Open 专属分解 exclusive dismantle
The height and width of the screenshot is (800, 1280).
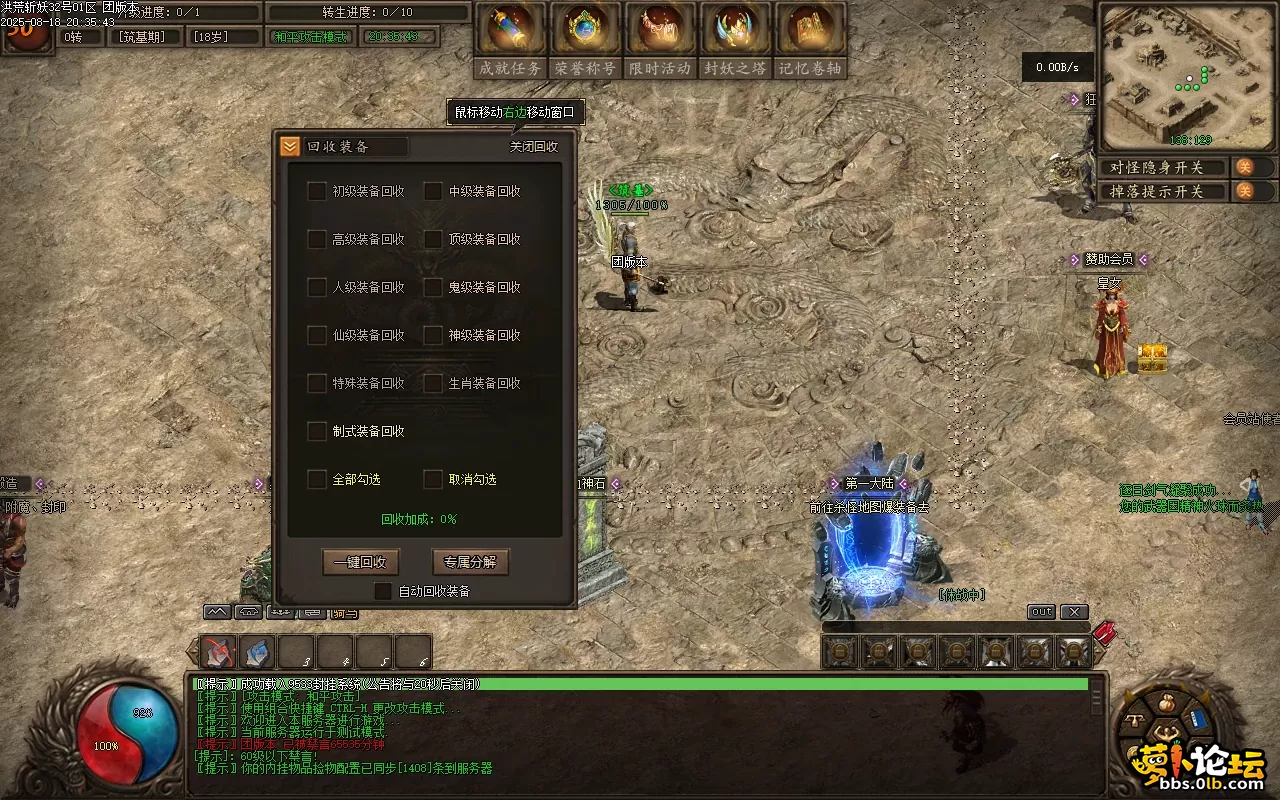tap(470, 562)
